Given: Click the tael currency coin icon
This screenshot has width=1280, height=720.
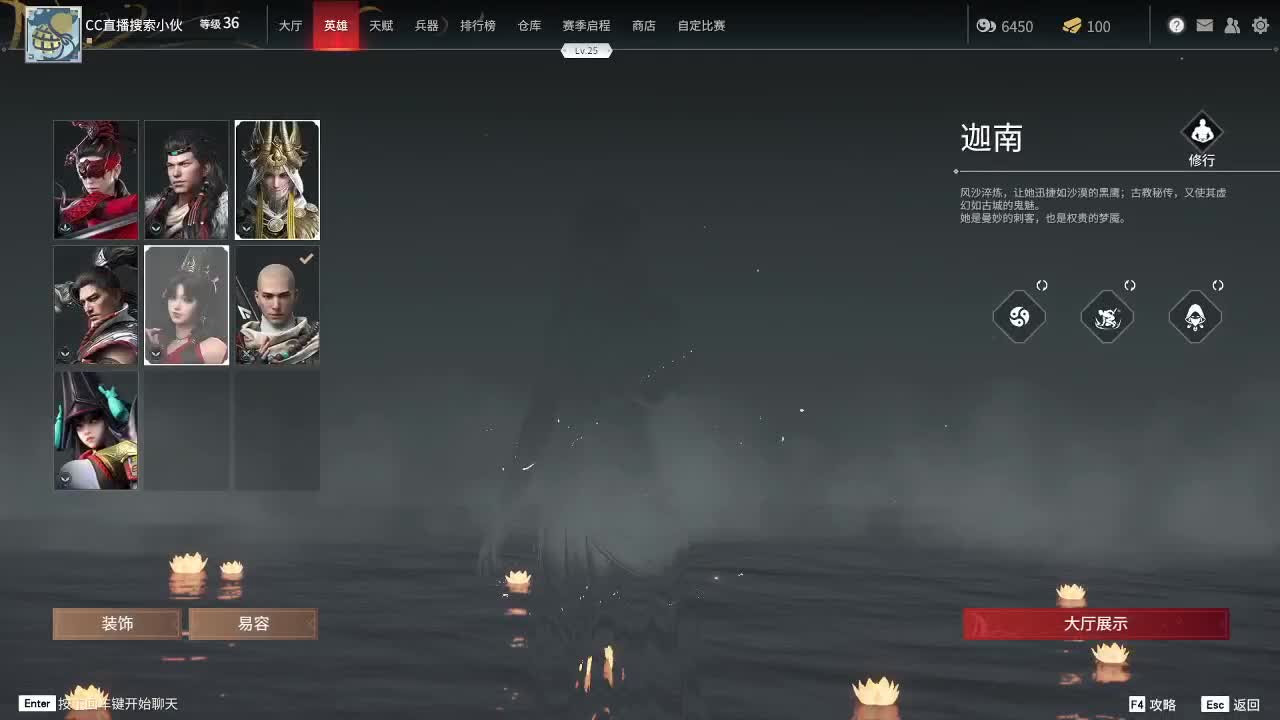Looking at the screenshot, I should pyautogui.click(x=988, y=26).
